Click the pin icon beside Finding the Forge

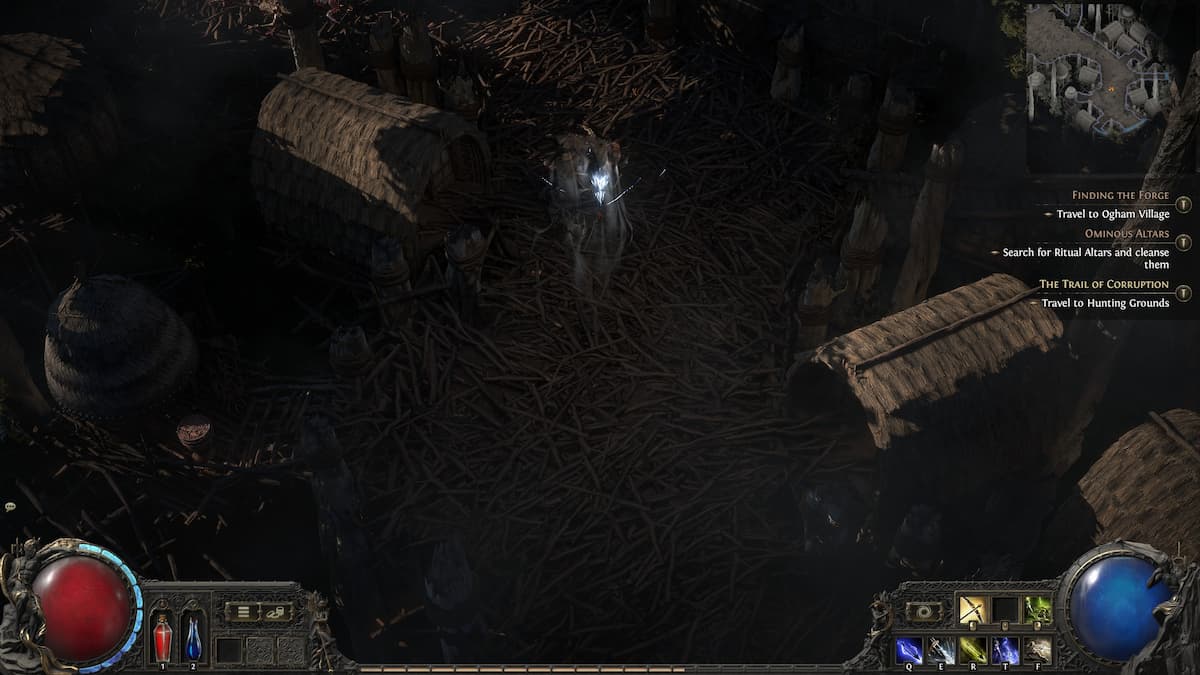(x=1183, y=204)
